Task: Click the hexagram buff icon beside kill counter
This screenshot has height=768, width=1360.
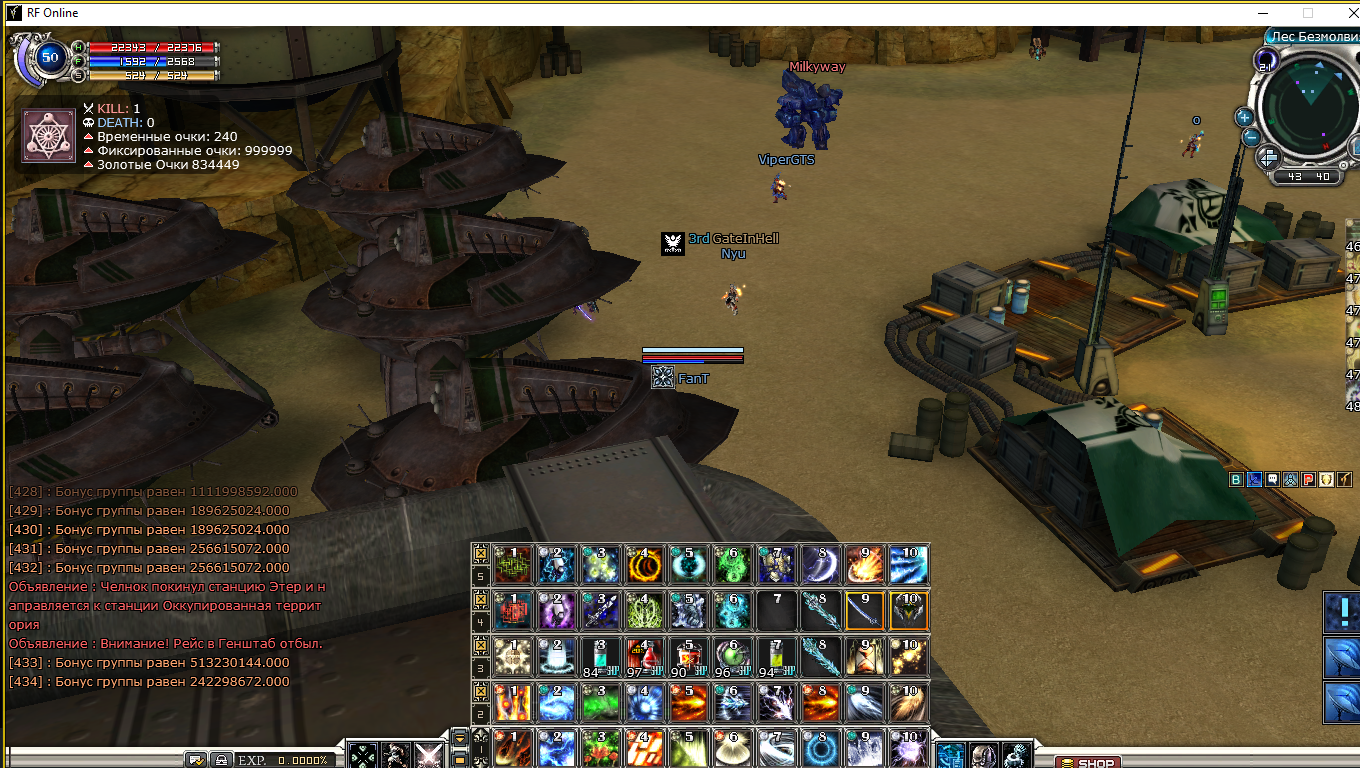Action: pyautogui.click(x=49, y=135)
